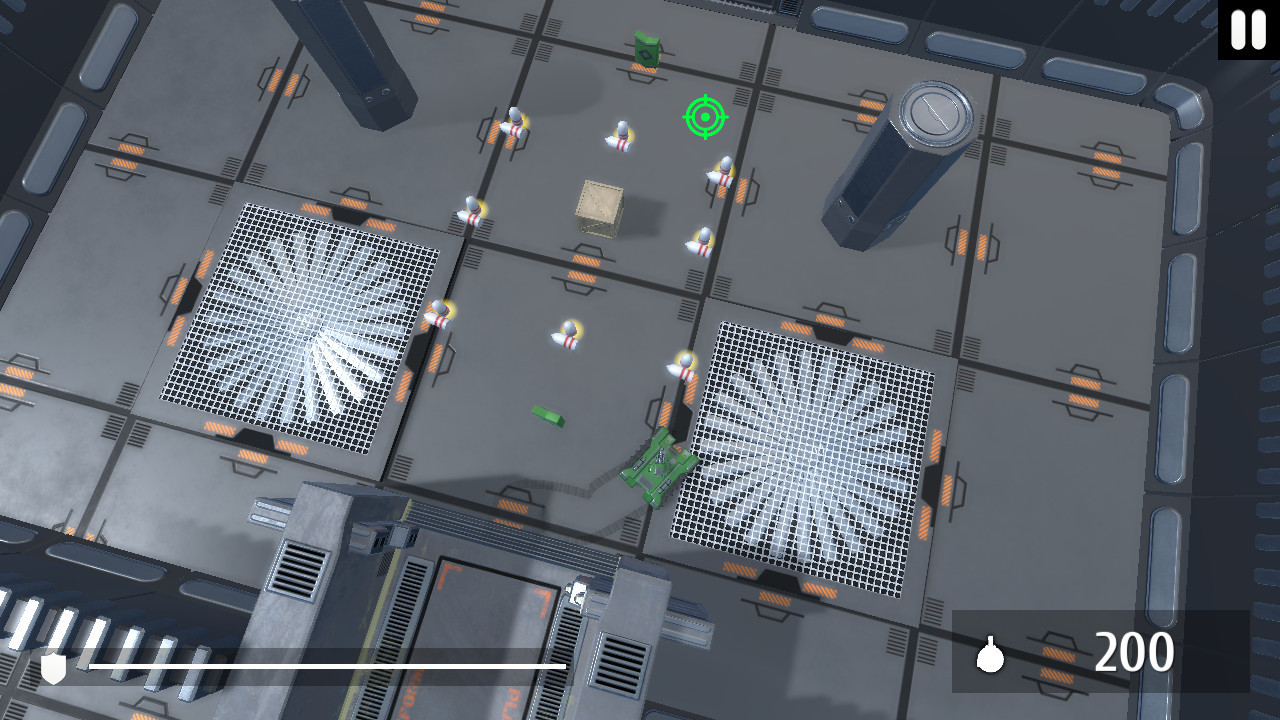Image resolution: width=1280 pixels, height=720 pixels.
Task: Select the green tank on the battlefield
Action: click(660, 467)
